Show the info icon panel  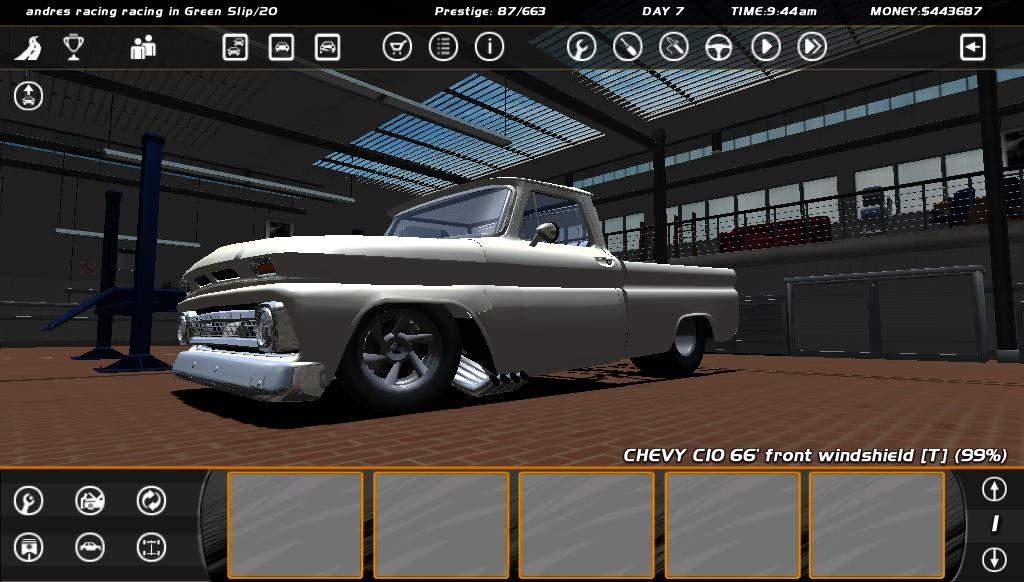click(x=489, y=47)
